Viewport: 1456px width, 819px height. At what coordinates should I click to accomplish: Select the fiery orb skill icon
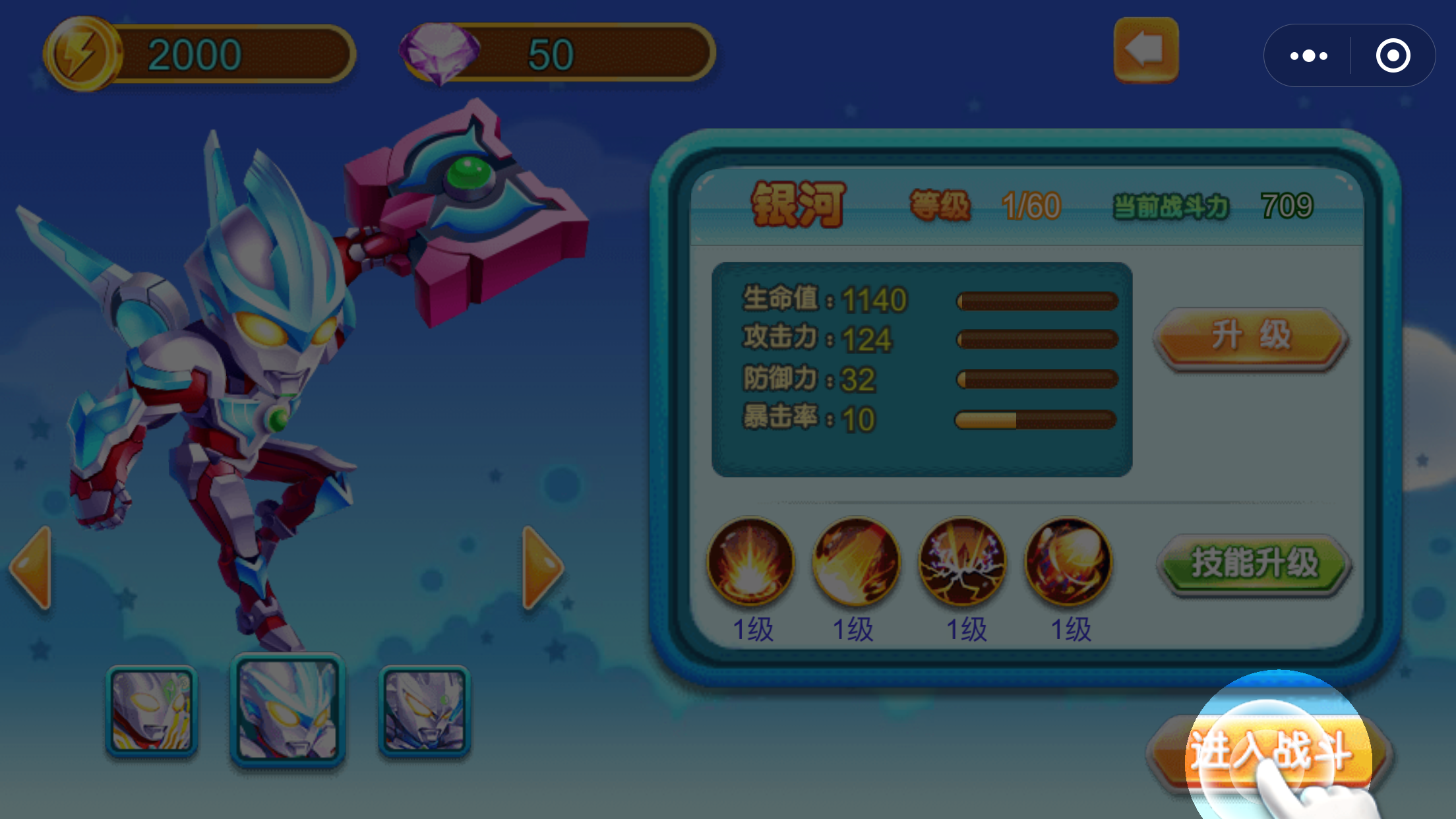point(1068,561)
